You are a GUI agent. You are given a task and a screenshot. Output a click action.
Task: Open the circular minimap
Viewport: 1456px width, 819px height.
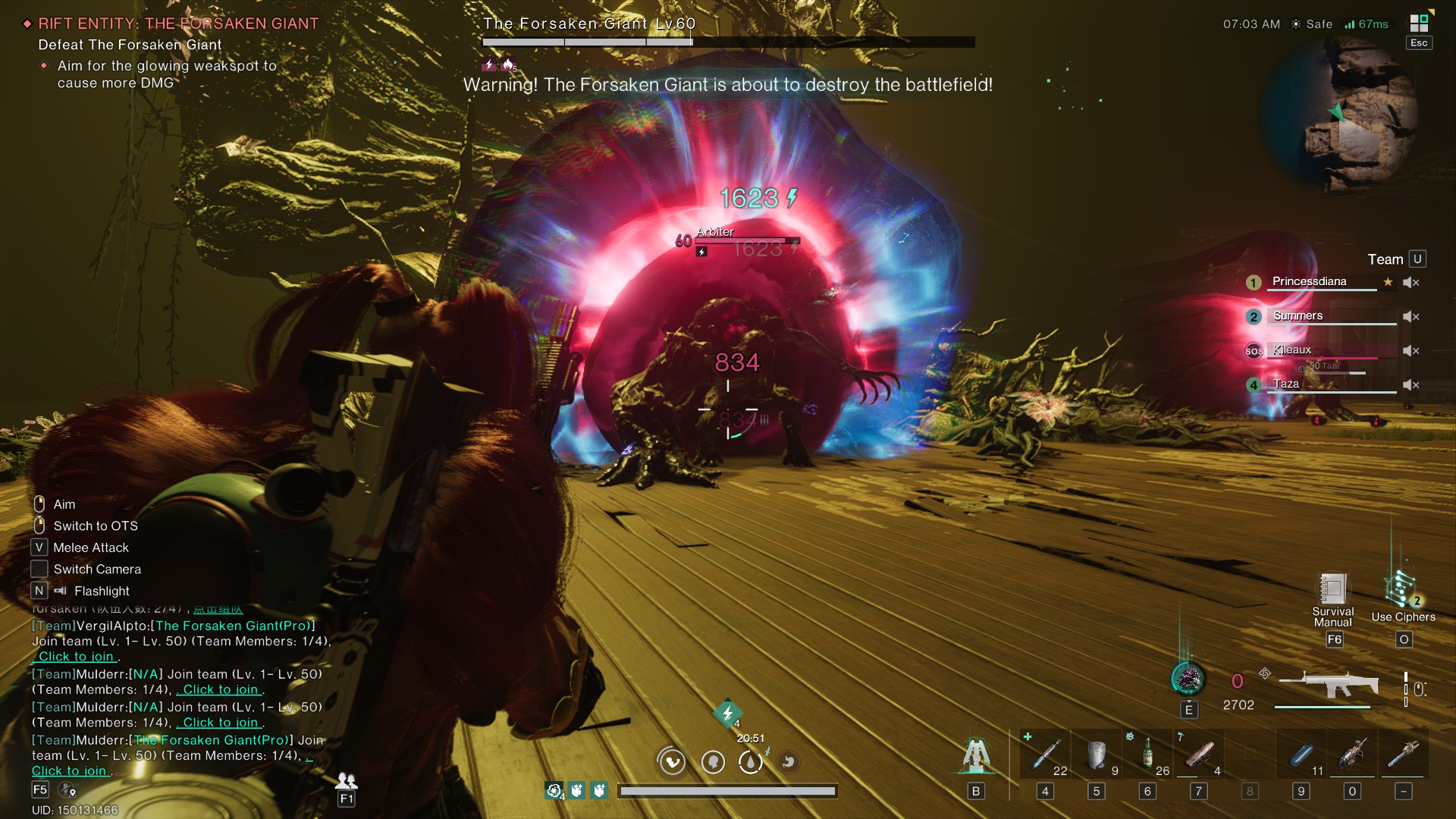click(x=1338, y=115)
